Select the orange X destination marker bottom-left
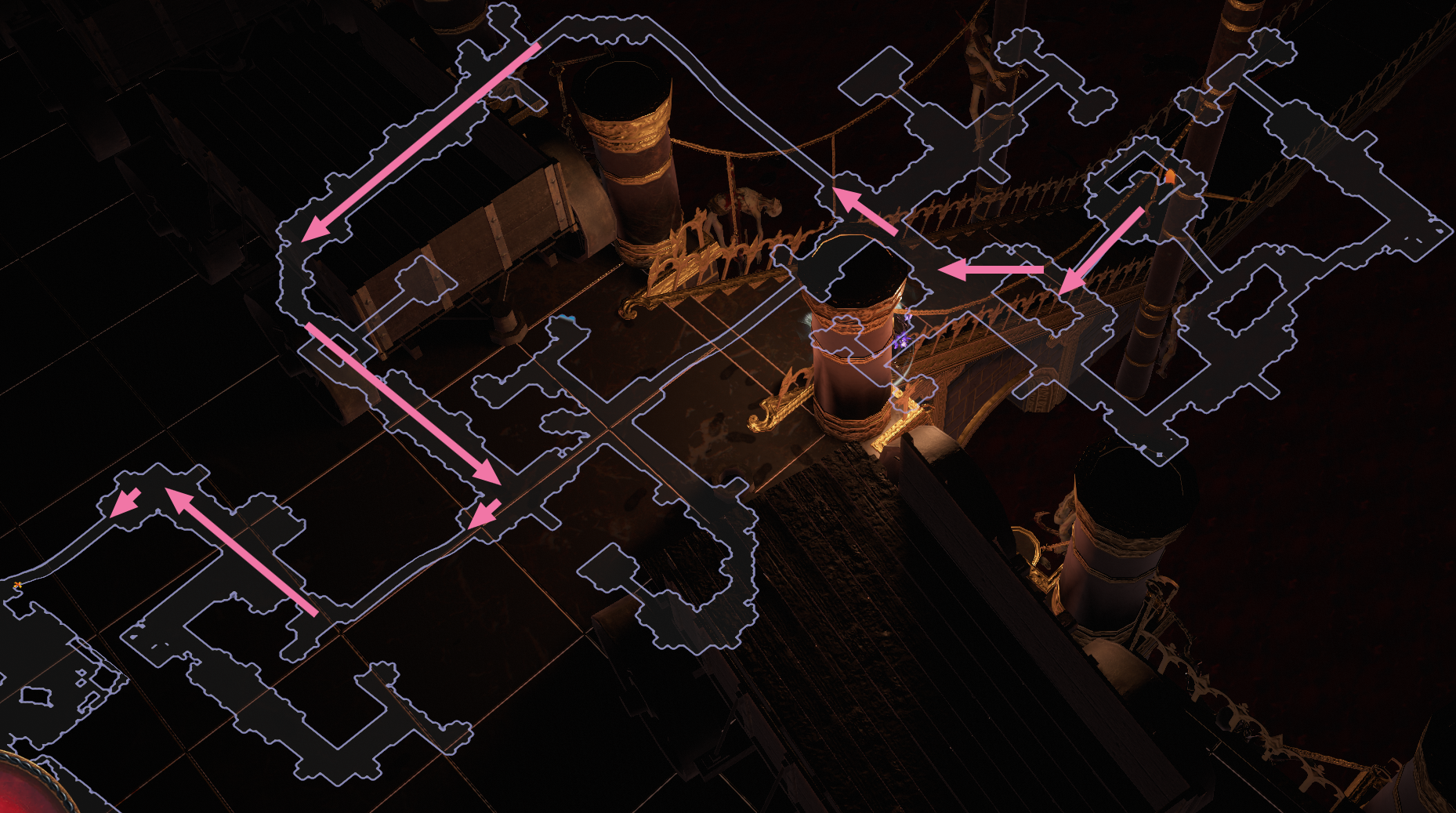Viewport: 1456px width, 813px height. (16, 586)
